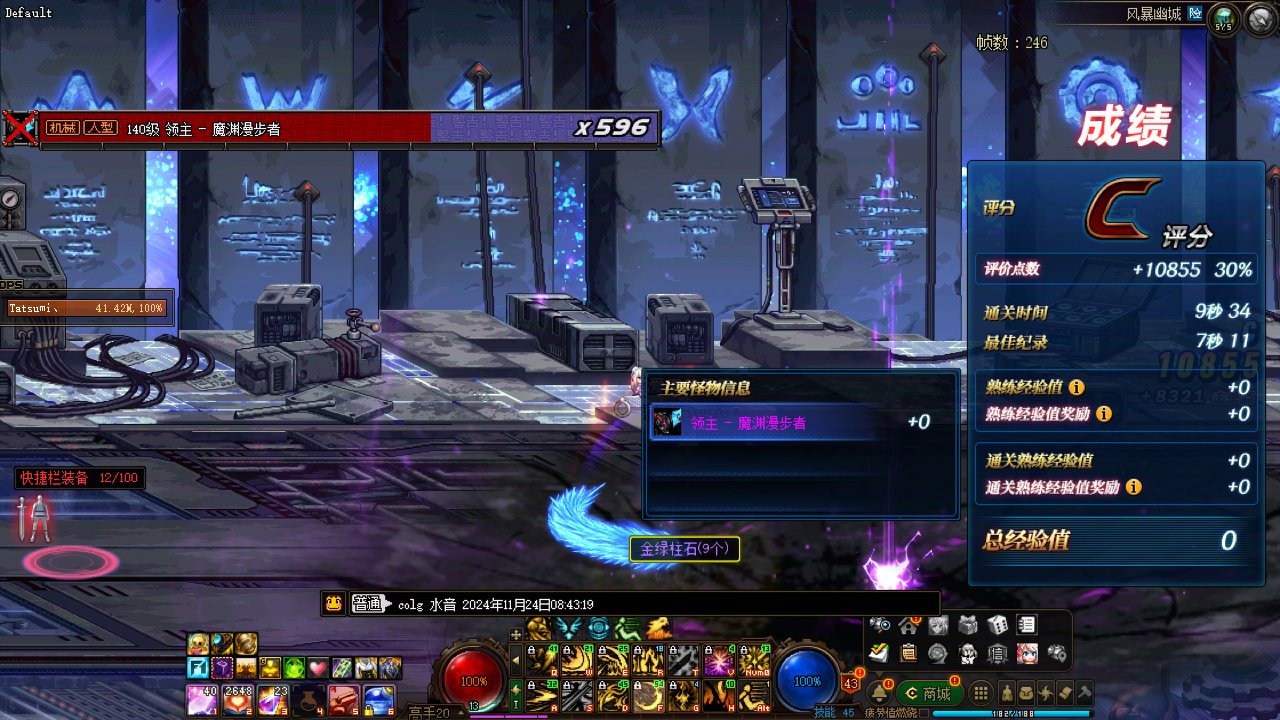
Task: Use the blue potion in slot 6
Action: (377, 699)
